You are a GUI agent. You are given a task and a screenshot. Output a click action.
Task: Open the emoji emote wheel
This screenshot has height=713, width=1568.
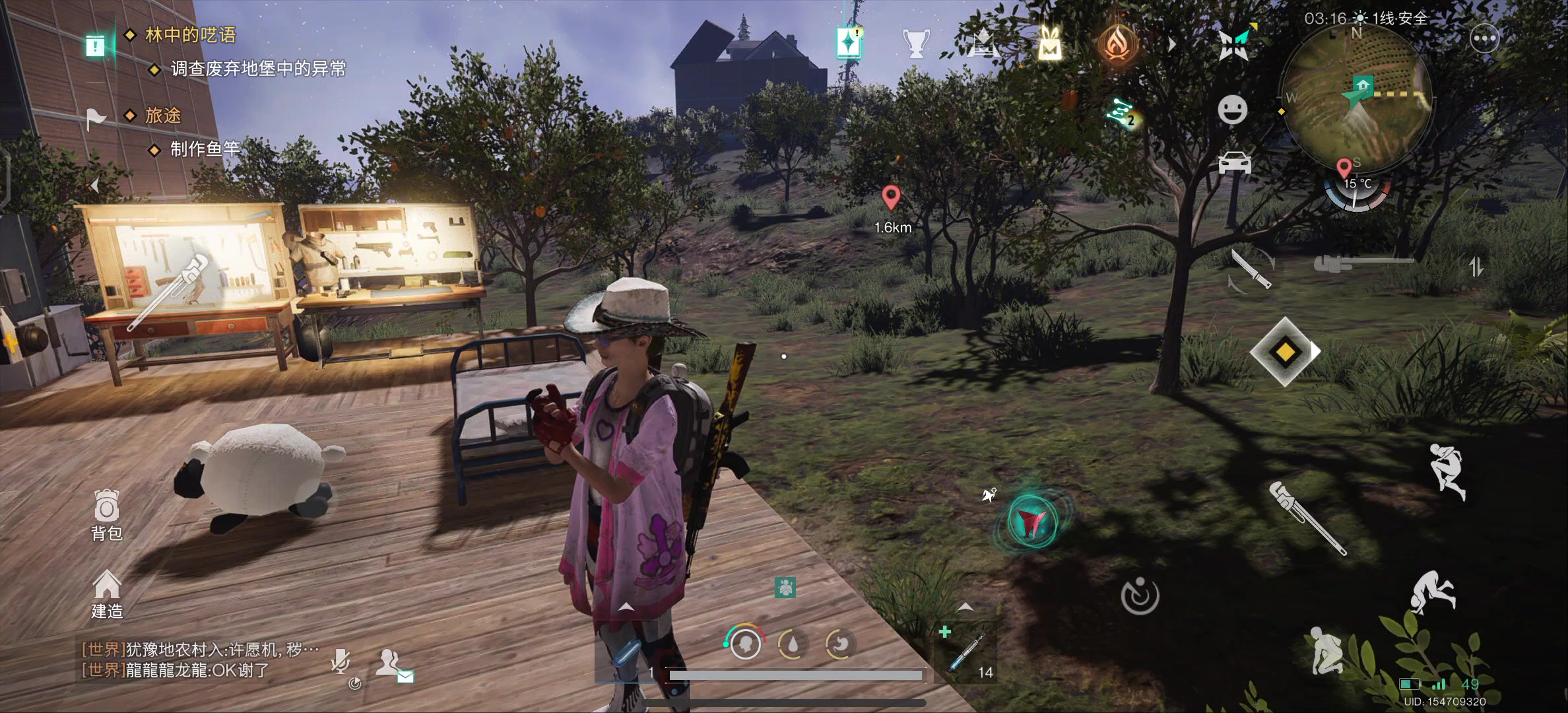click(1232, 110)
